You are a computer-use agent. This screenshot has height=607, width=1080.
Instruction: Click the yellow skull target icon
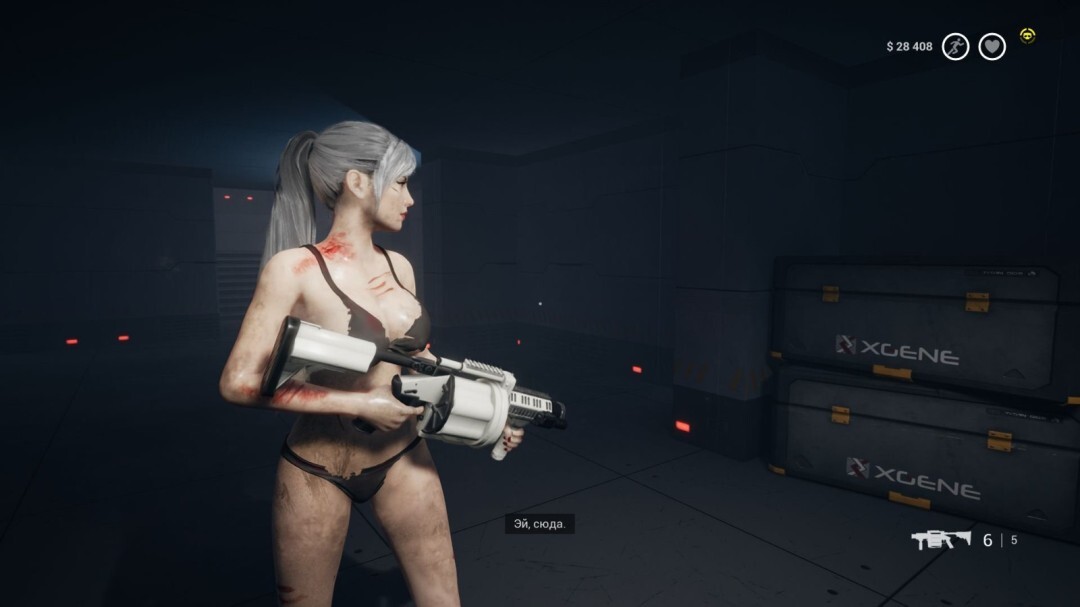[x=1027, y=36]
